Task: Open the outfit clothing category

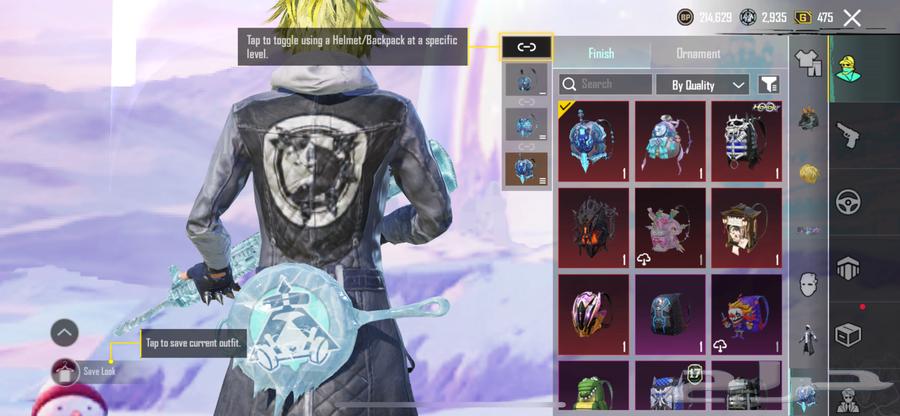Action: click(x=808, y=62)
